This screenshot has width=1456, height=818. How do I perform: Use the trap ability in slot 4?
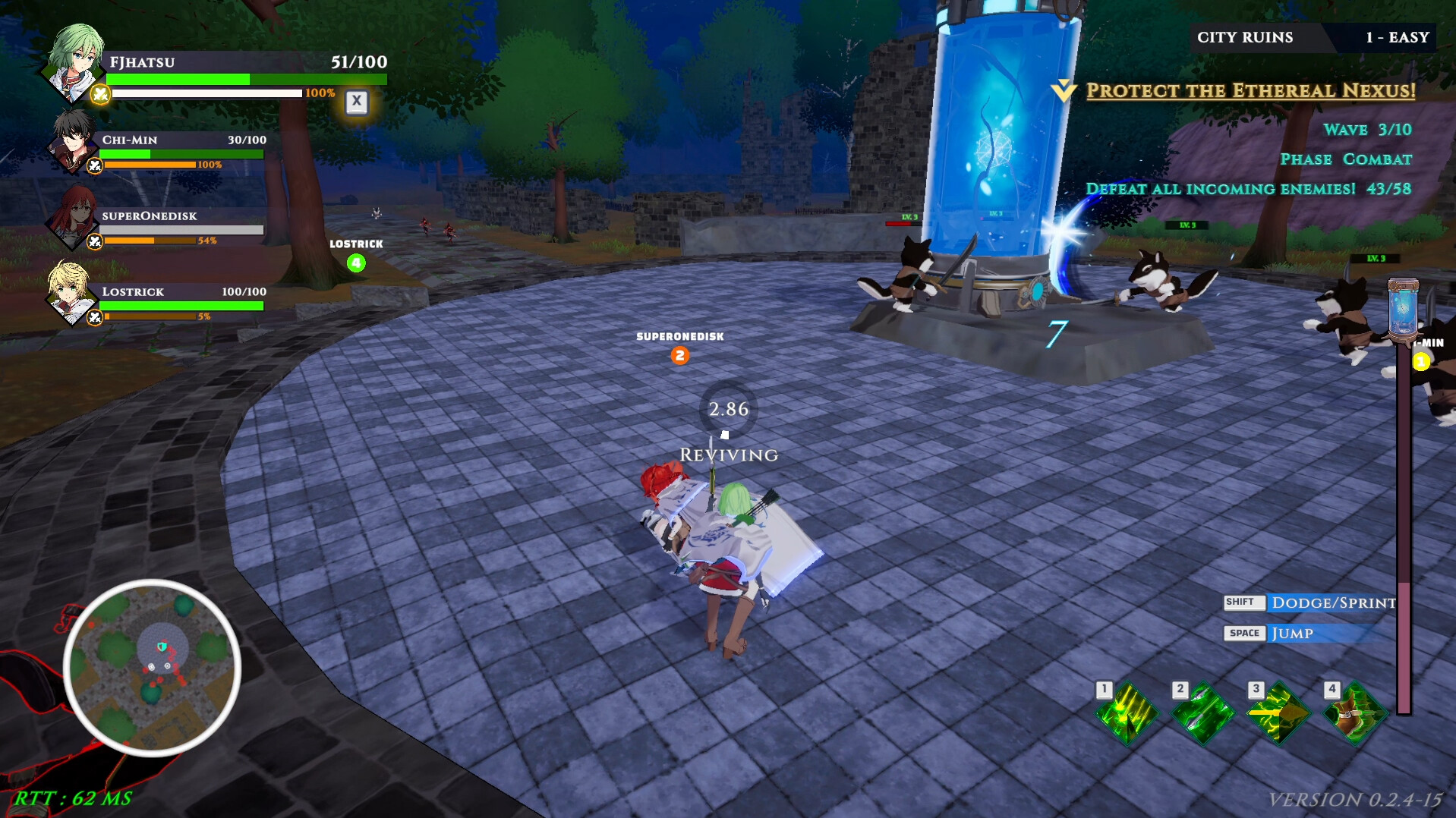[1356, 714]
